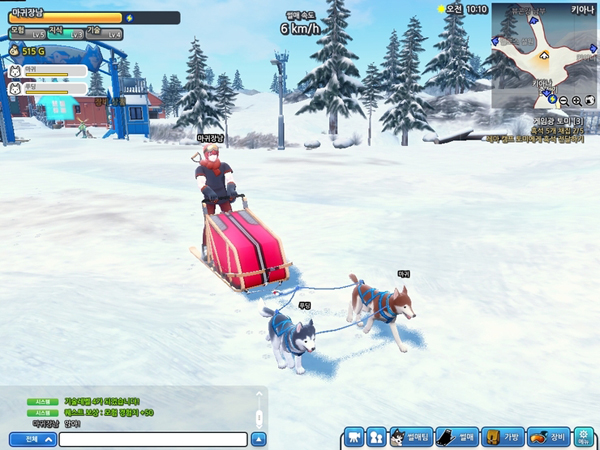The width and height of the screenshot is (600, 450).
Task: Click the video camera icon button
Action: (353, 437)
